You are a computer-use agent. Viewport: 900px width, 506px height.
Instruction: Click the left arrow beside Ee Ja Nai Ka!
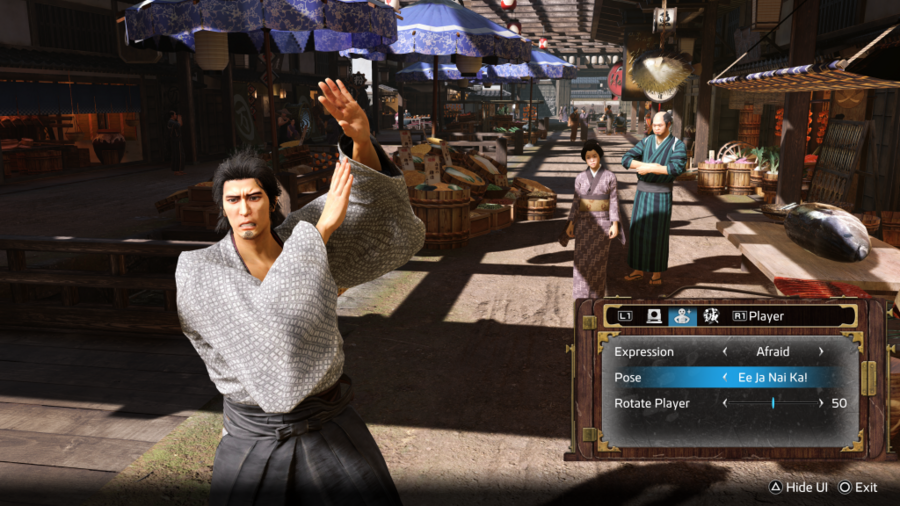pos(724,377)
